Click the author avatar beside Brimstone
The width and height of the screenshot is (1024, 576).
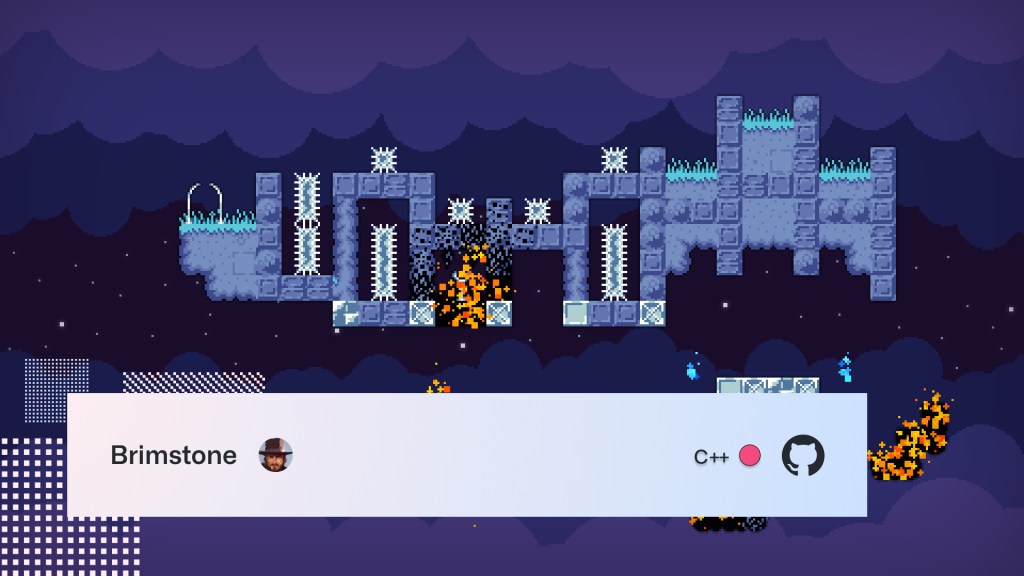[x=275, y=455]
